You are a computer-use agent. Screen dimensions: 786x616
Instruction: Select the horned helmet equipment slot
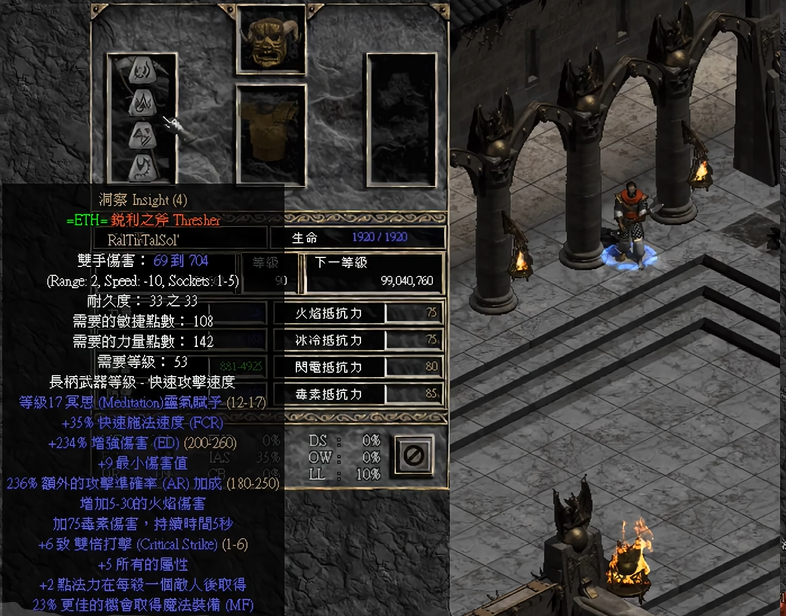pyautogui.click(x=270, y=40)
